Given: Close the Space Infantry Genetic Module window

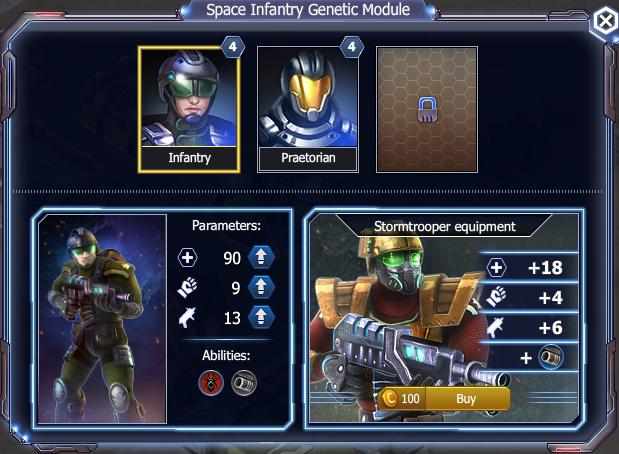Looking at the screenshot, I should point(604,22).
